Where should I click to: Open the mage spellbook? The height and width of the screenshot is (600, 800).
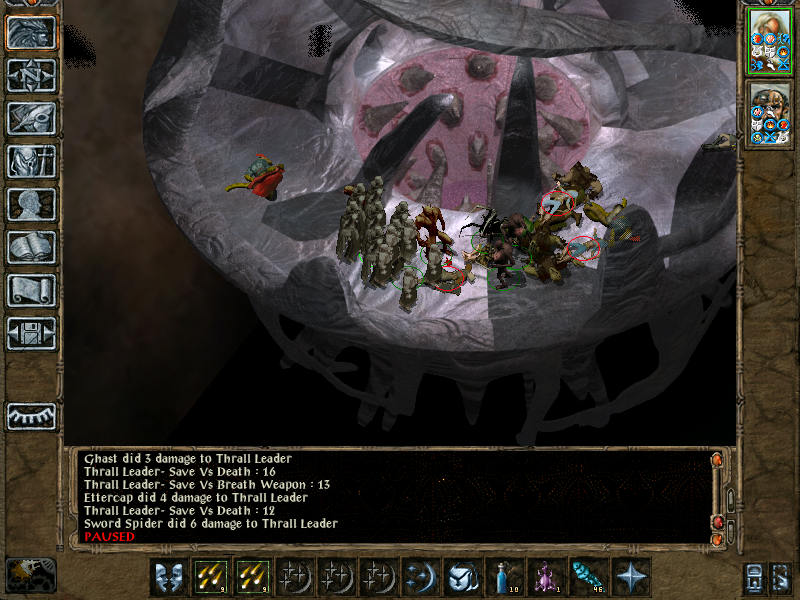(31, 247)
